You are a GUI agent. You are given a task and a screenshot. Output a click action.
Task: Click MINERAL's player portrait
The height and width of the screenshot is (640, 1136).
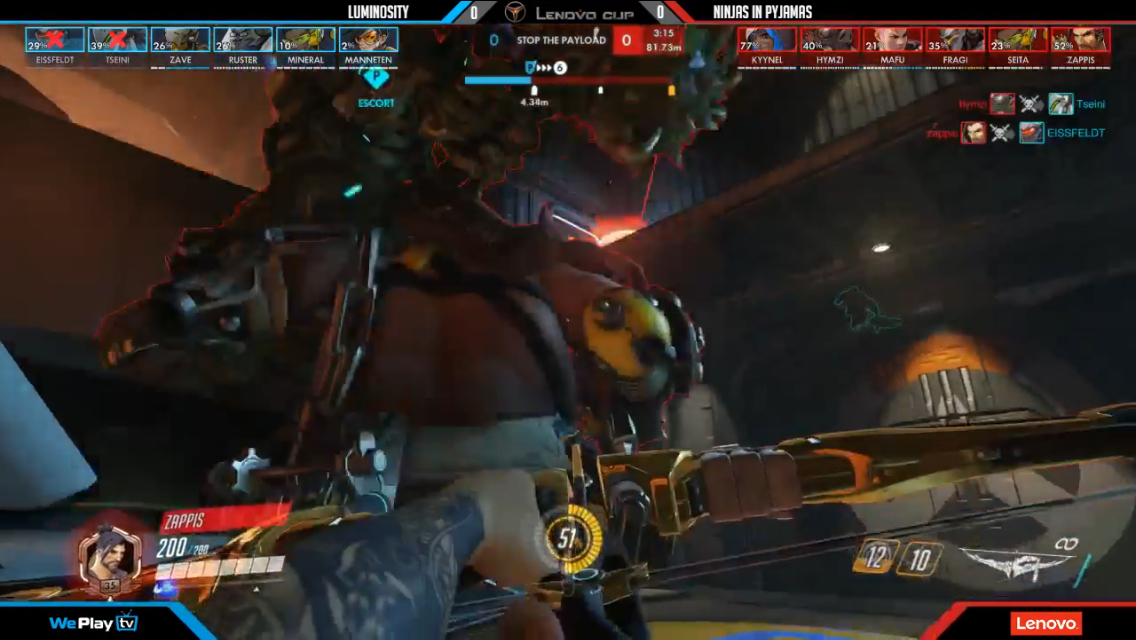pyautogui.click(x=305, y=40)
